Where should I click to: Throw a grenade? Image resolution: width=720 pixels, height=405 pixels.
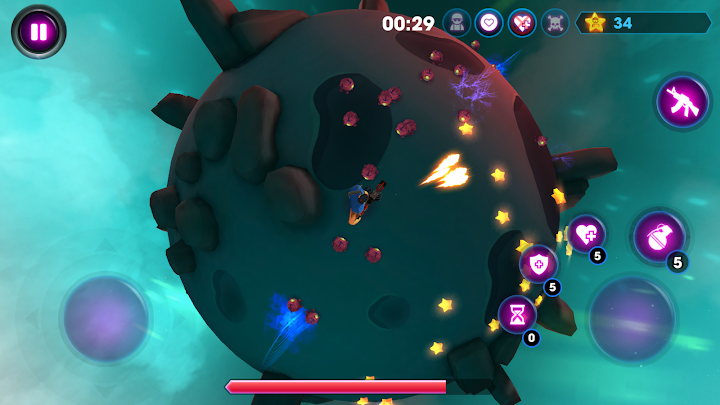coord(658,236)
